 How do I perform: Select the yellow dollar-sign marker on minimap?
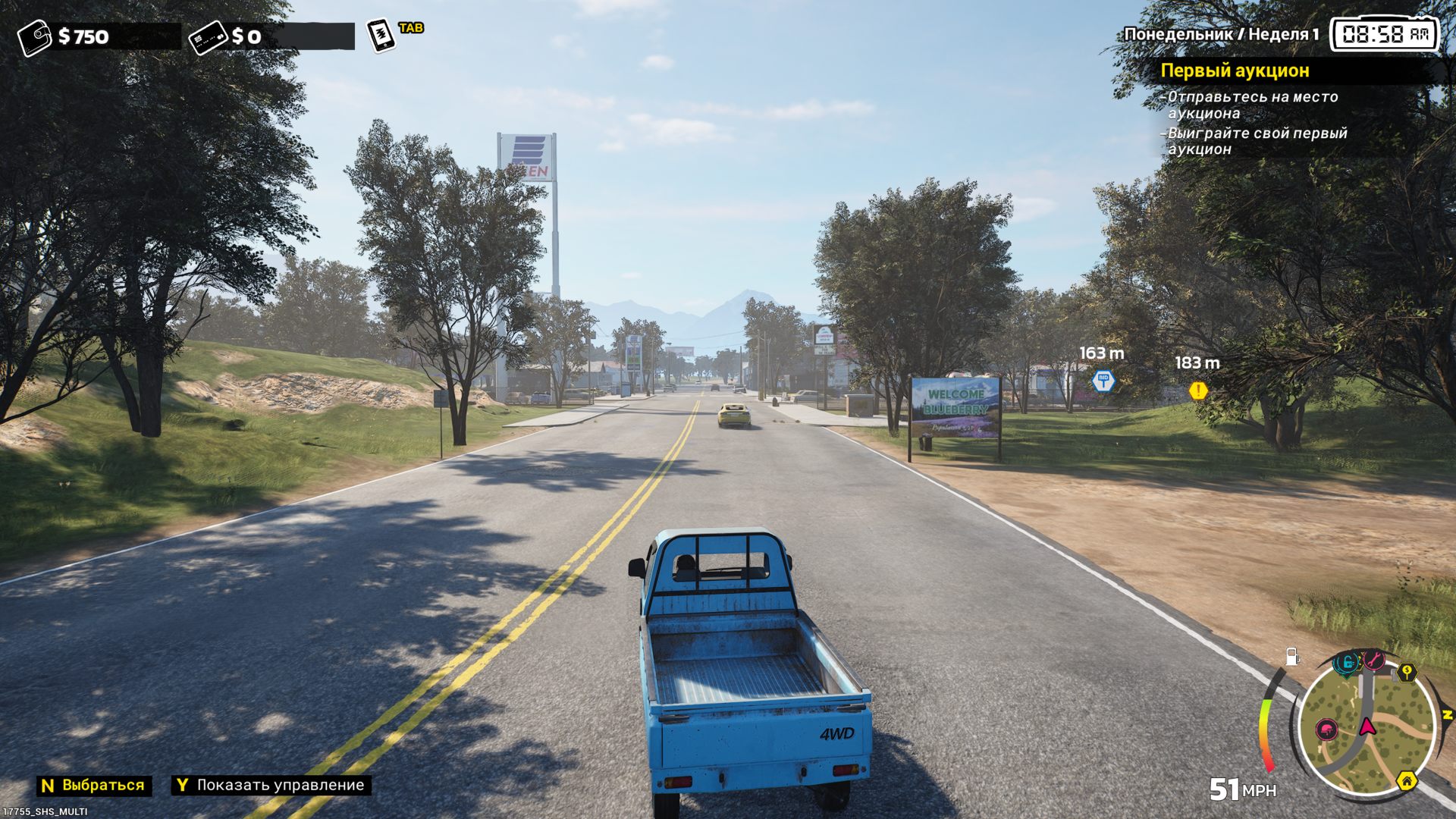tap(1407, 672)
